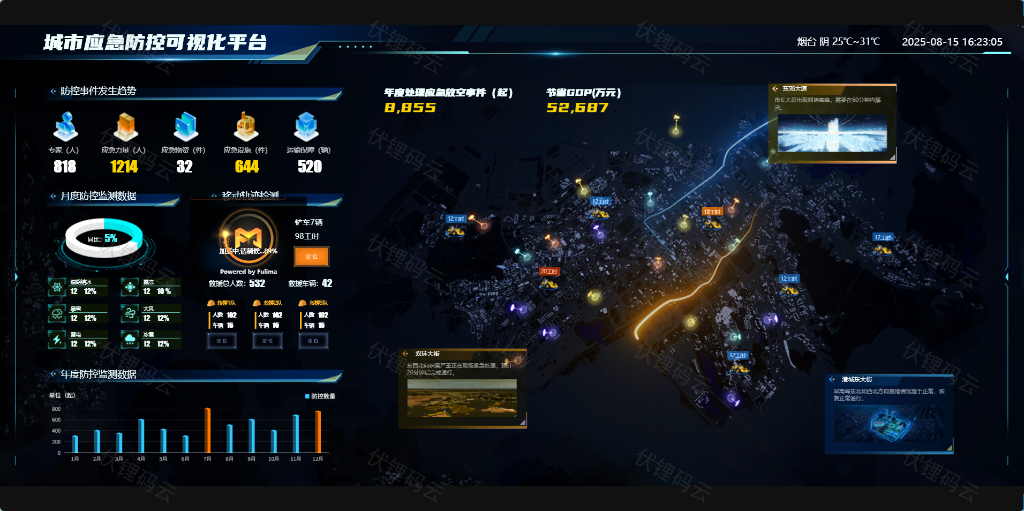Viewport: 1024px width, 511px height.
Task: Select the 运输车辆 transport vehicles icon
Action: [x=306, y=127]
